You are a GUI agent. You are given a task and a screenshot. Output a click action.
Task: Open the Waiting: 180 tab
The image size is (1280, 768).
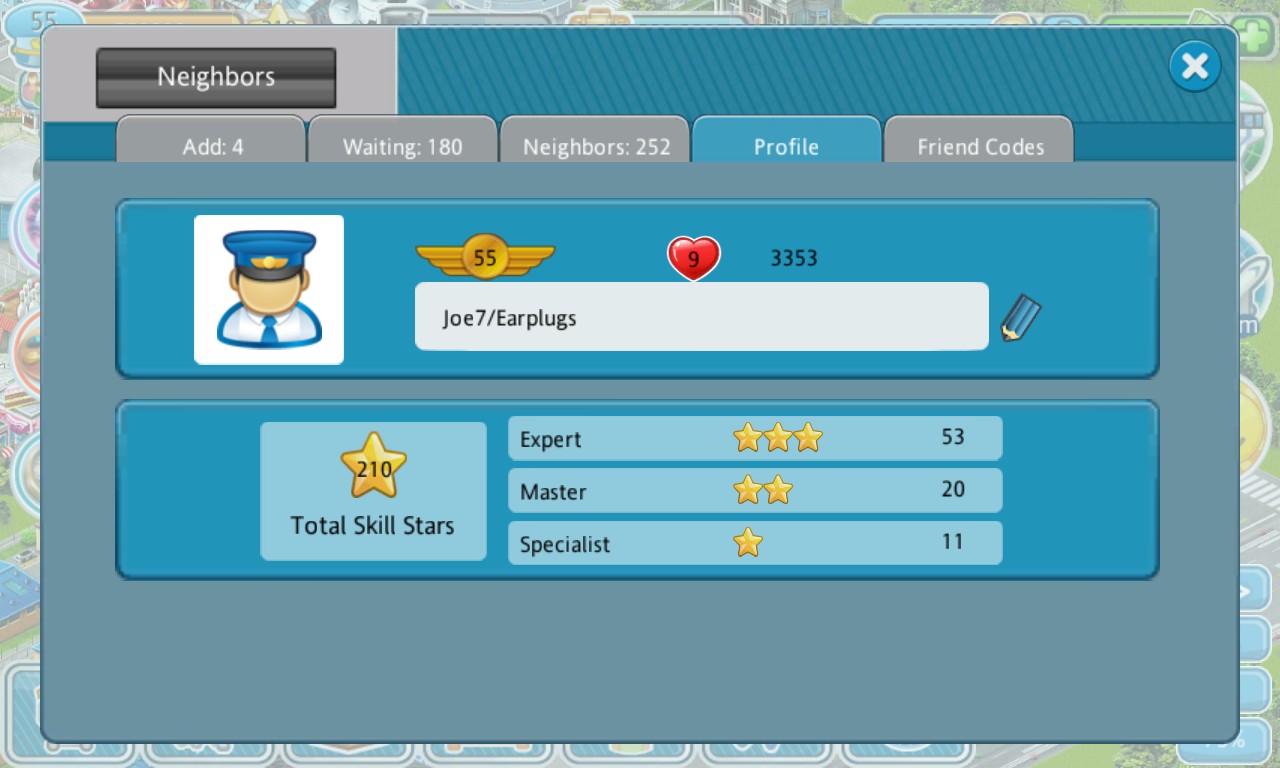click(402, 146)
